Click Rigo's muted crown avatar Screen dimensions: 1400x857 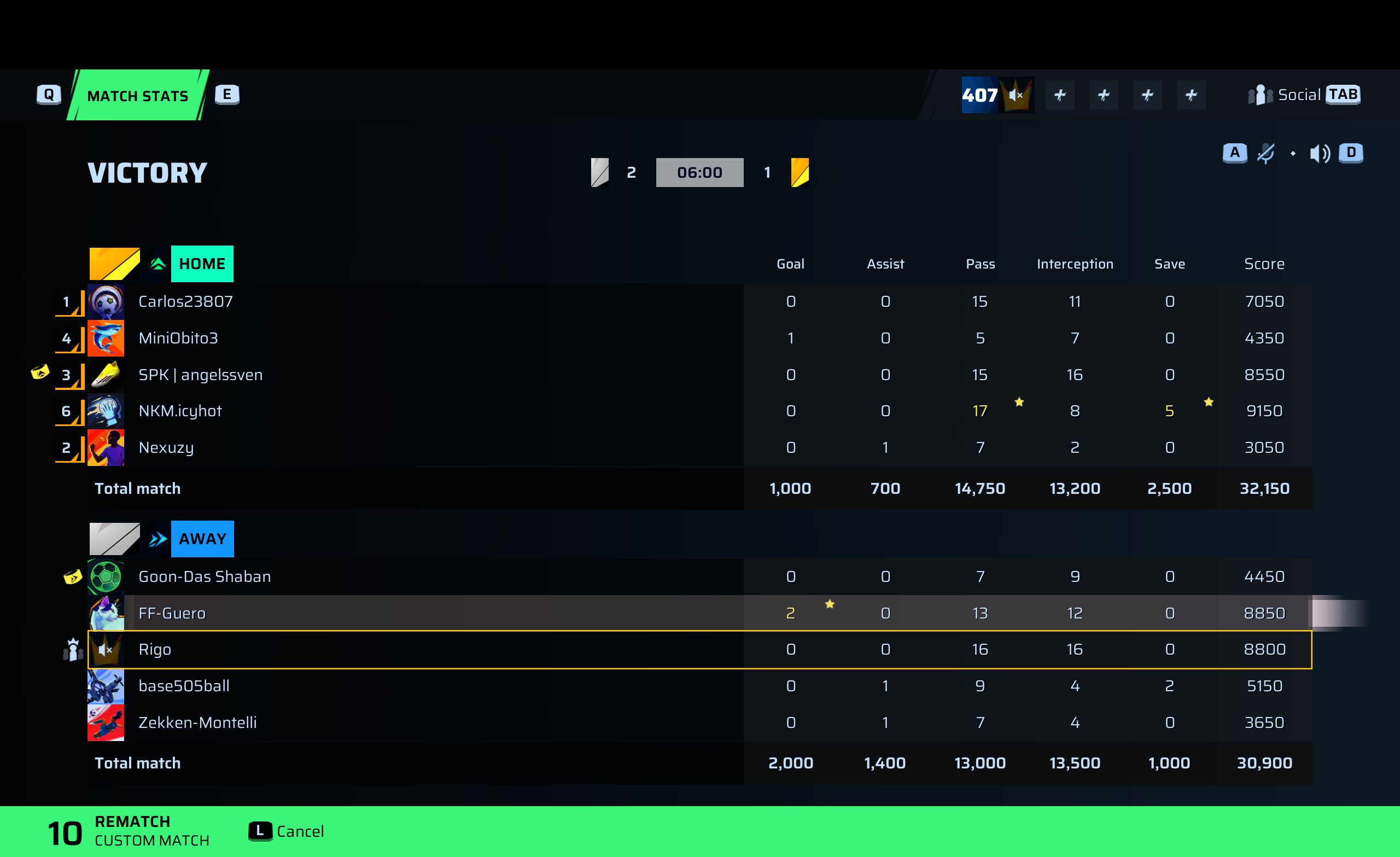click(106, 649)
